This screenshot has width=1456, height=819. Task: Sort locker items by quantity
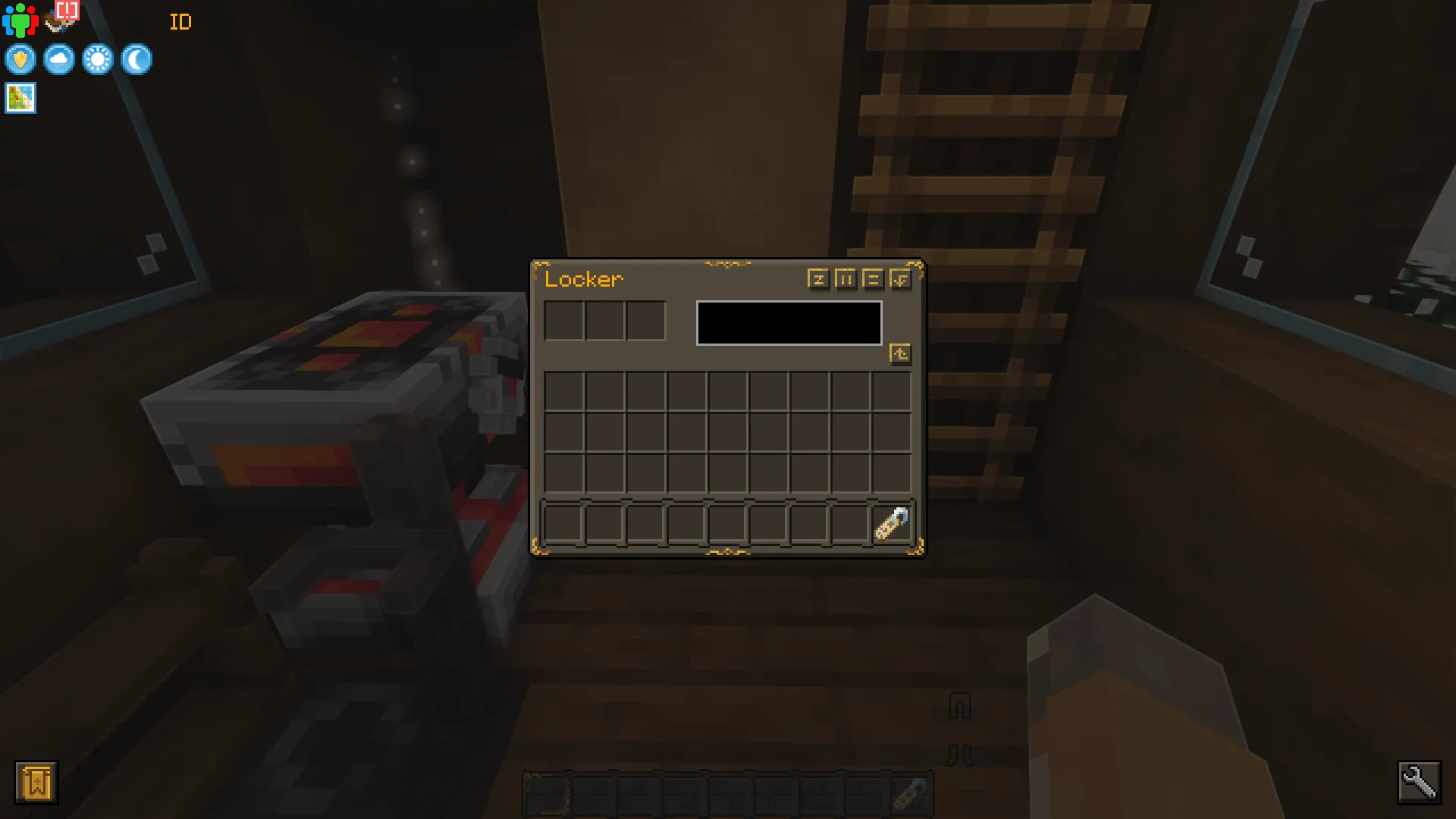point(846,280)
